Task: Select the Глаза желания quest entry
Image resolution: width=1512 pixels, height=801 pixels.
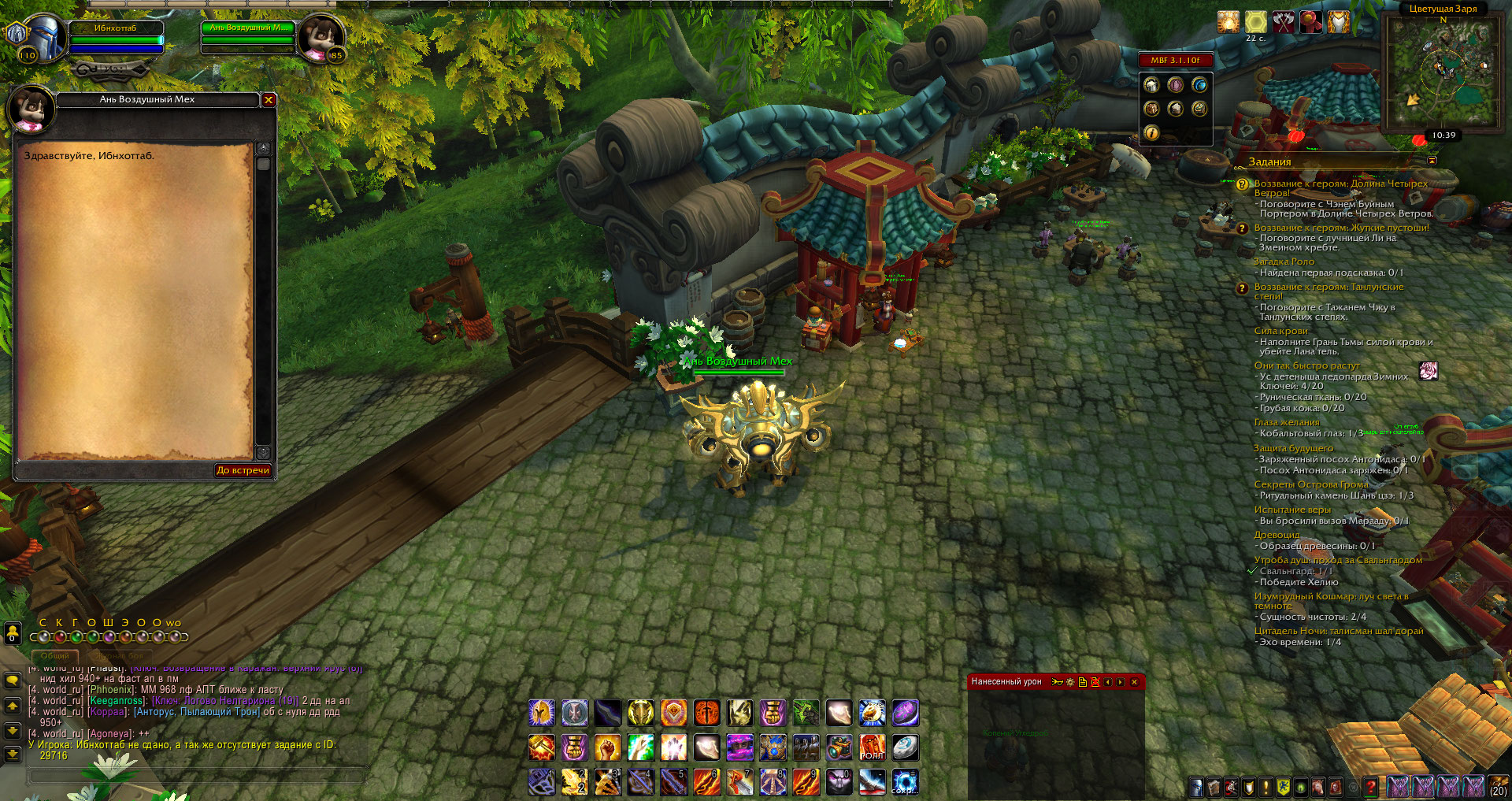Action: 1287,422
